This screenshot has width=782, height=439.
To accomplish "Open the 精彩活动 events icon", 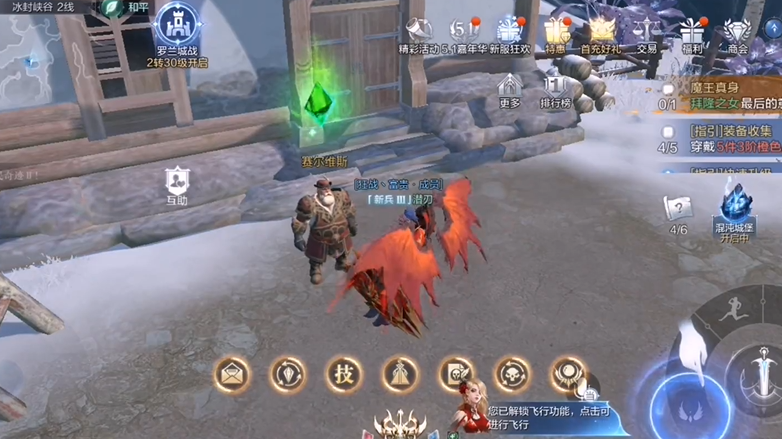I will 420,32.
